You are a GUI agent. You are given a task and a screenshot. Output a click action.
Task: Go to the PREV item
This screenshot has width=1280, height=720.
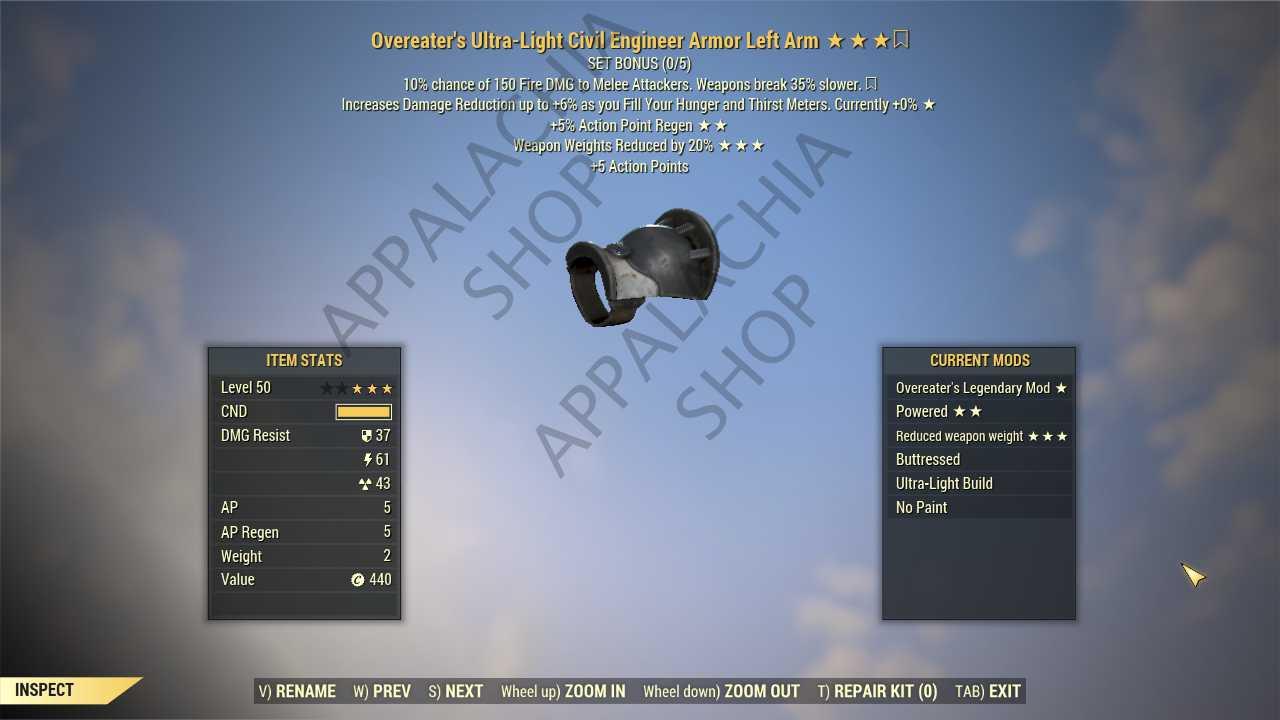click(382, 691)
